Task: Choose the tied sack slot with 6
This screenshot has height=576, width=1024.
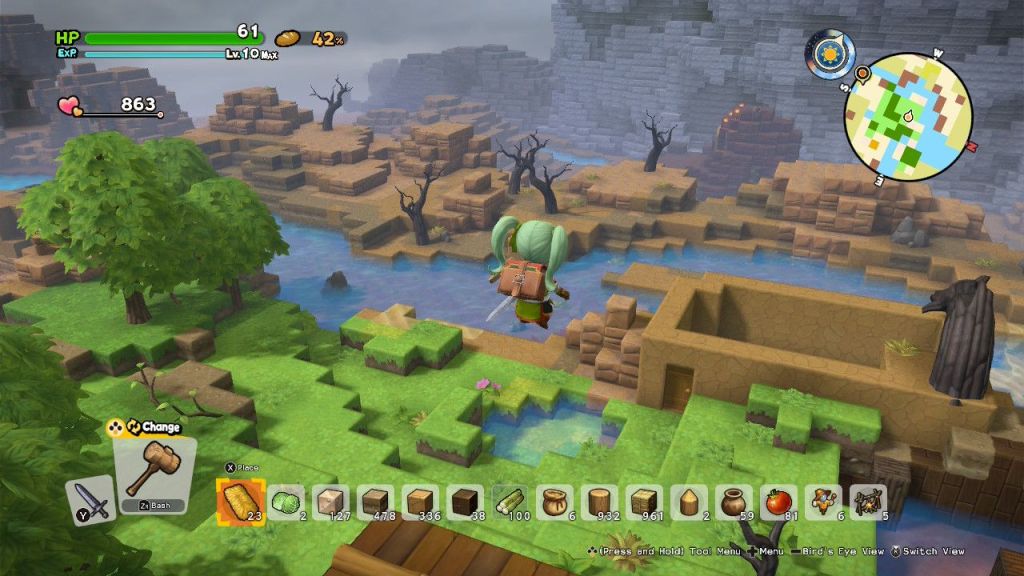Action: coord(555,501)
